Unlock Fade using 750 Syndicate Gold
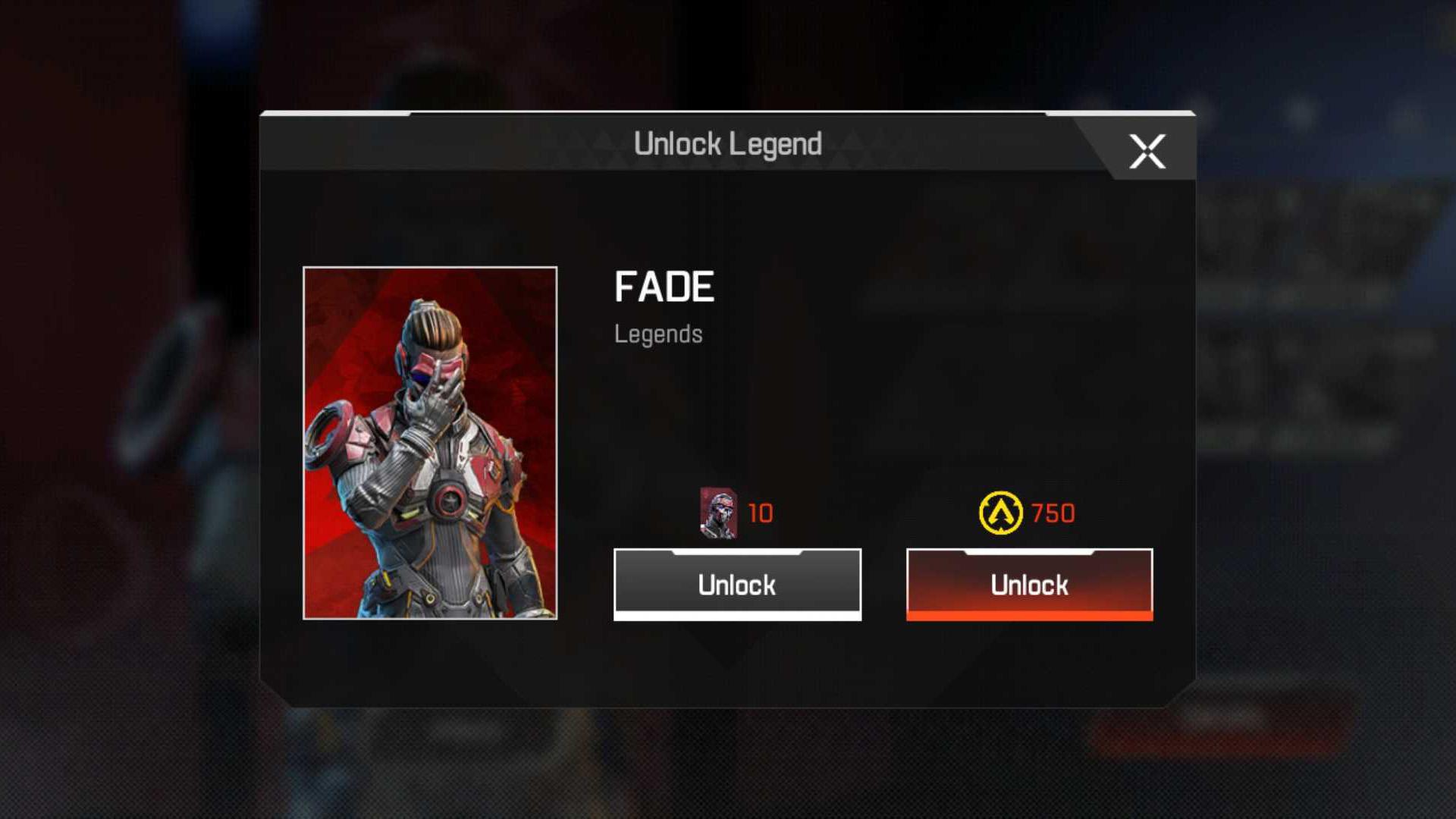Screen dimensions: 1456x819 (x=1028, y=584)
